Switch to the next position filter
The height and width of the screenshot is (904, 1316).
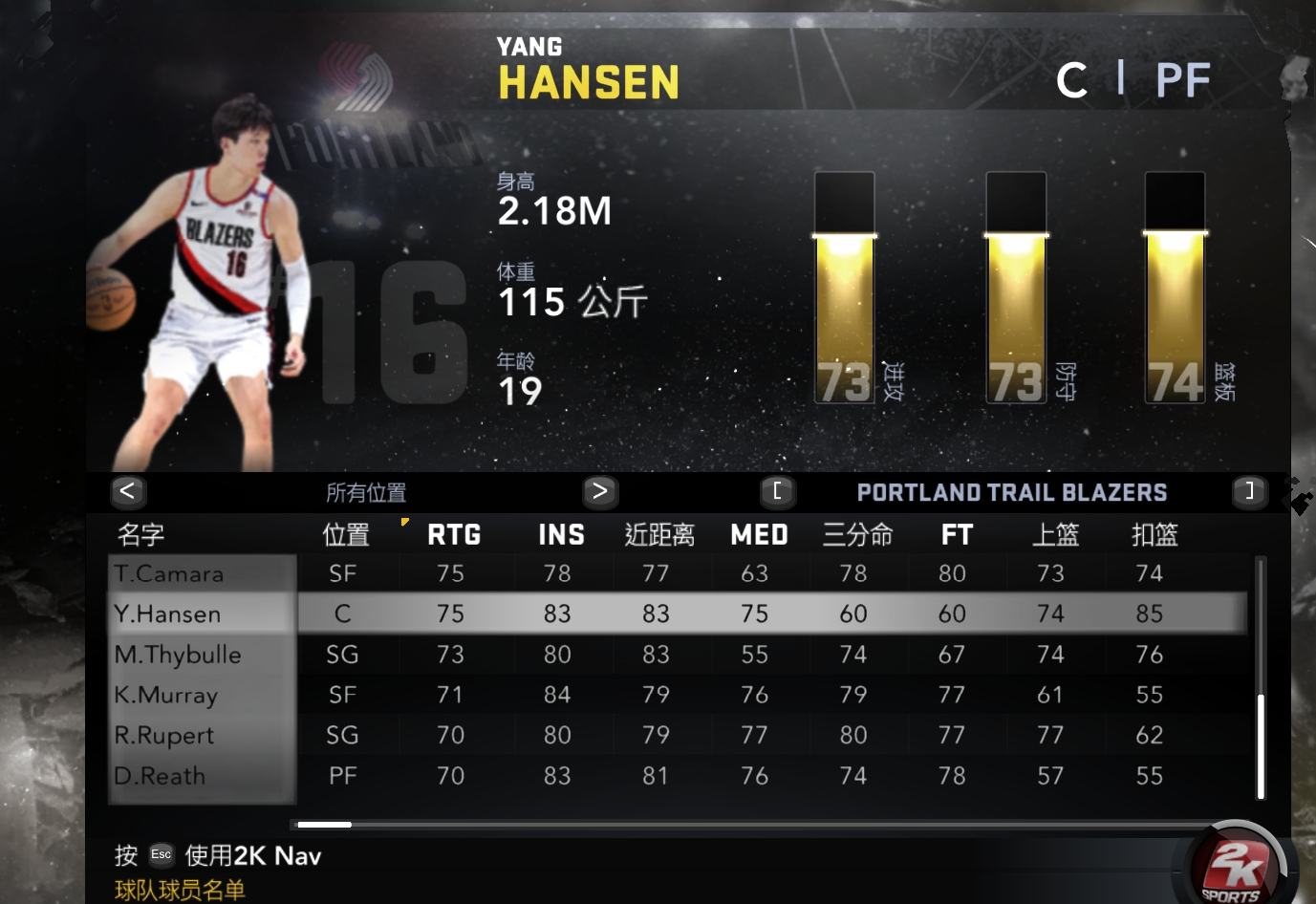point(600,491)
